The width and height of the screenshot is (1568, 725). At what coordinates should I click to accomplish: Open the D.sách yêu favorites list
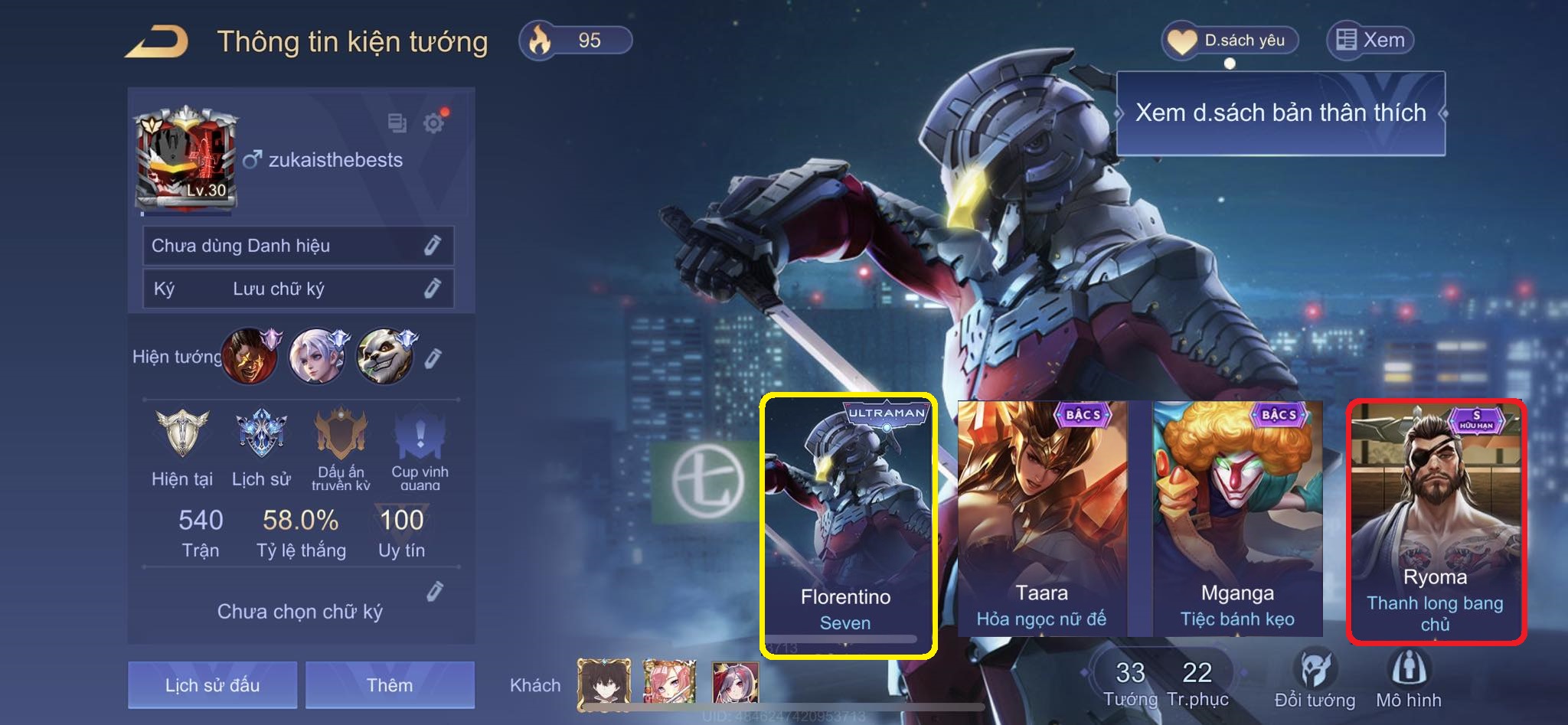(1231, 41)
